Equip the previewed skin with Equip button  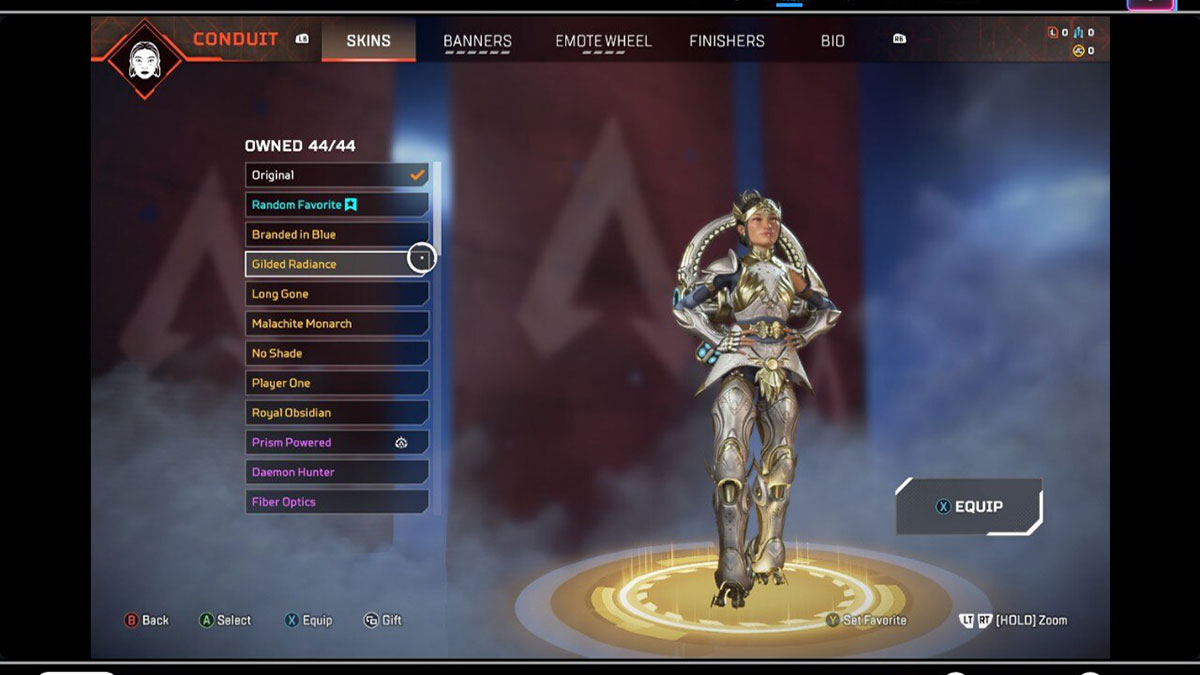(969, 506)
